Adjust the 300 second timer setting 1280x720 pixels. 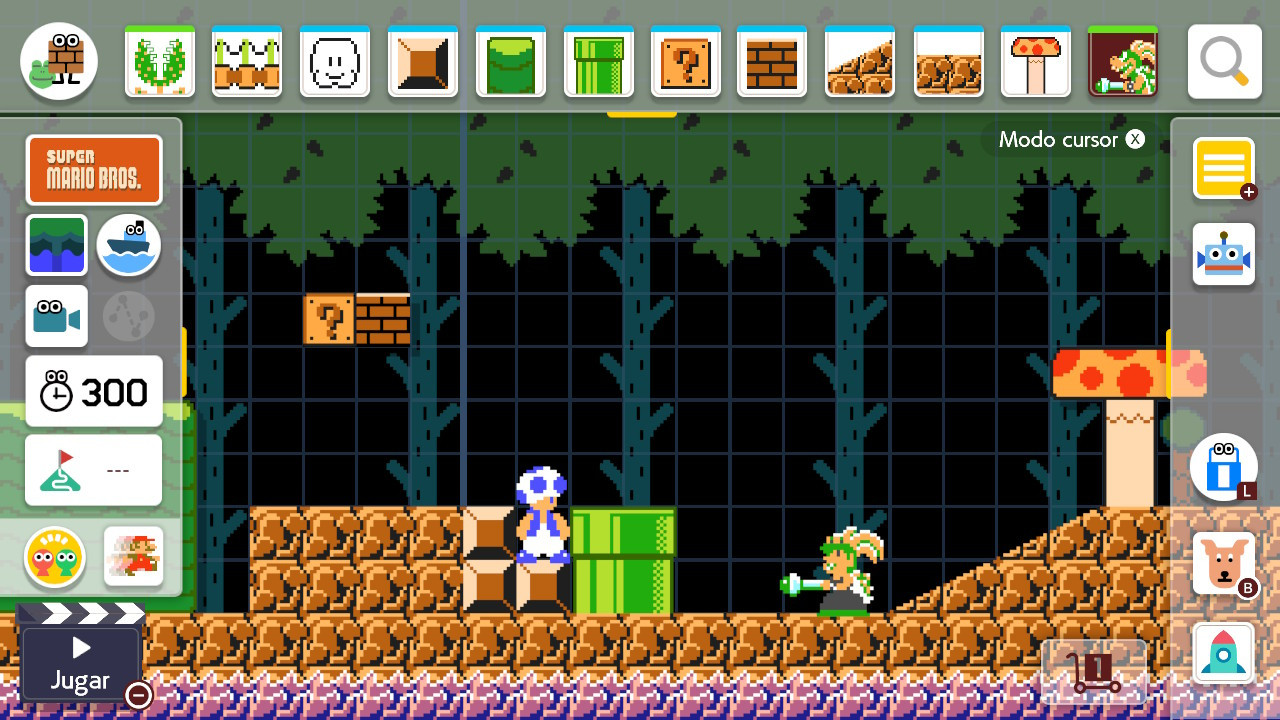[x=93, y=390]
